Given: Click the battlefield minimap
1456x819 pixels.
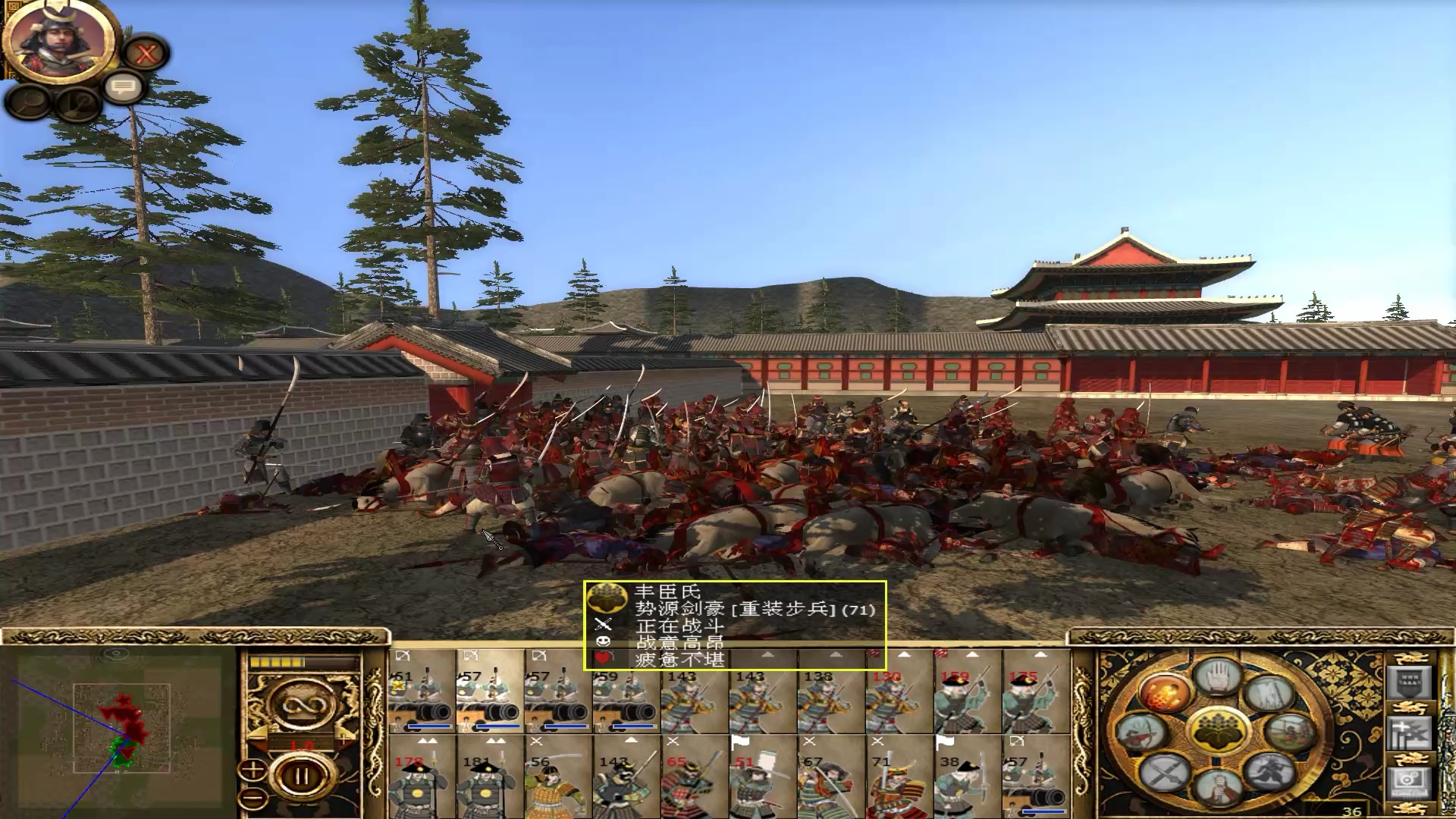Looking at the screenshot, I should click(121, 728).
